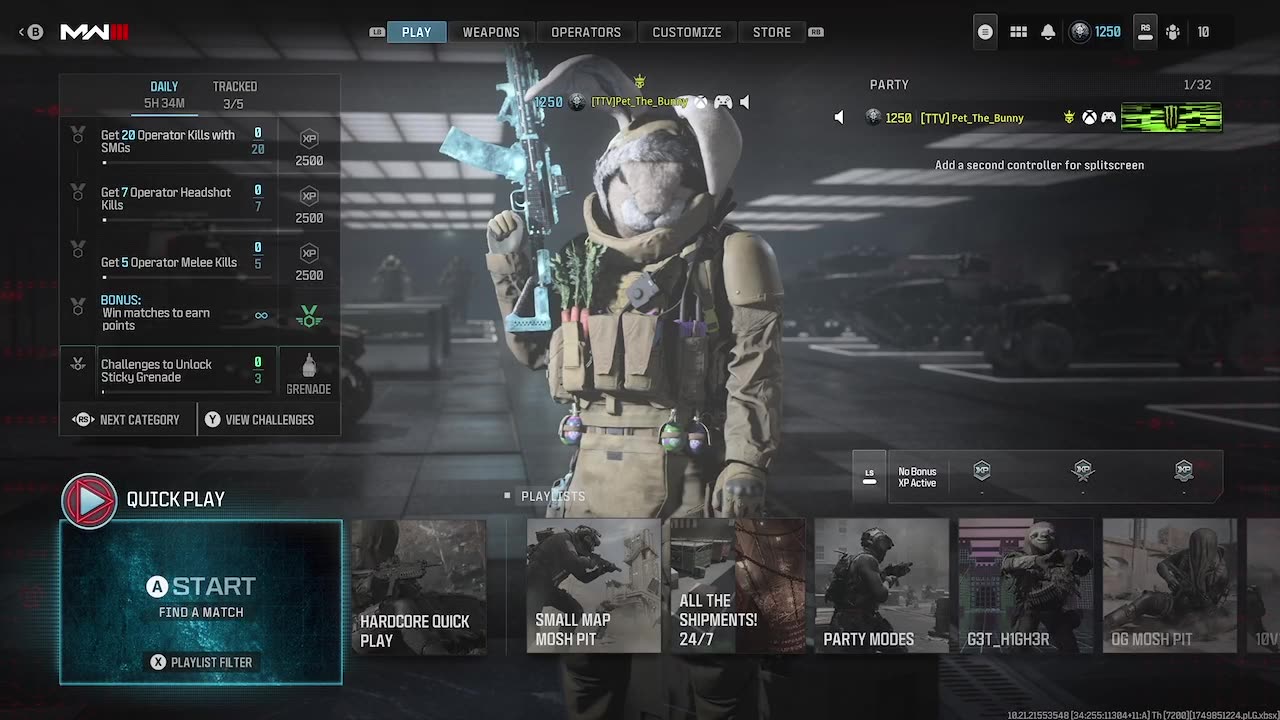Open the Playlist Filter option

click(201, 662)
